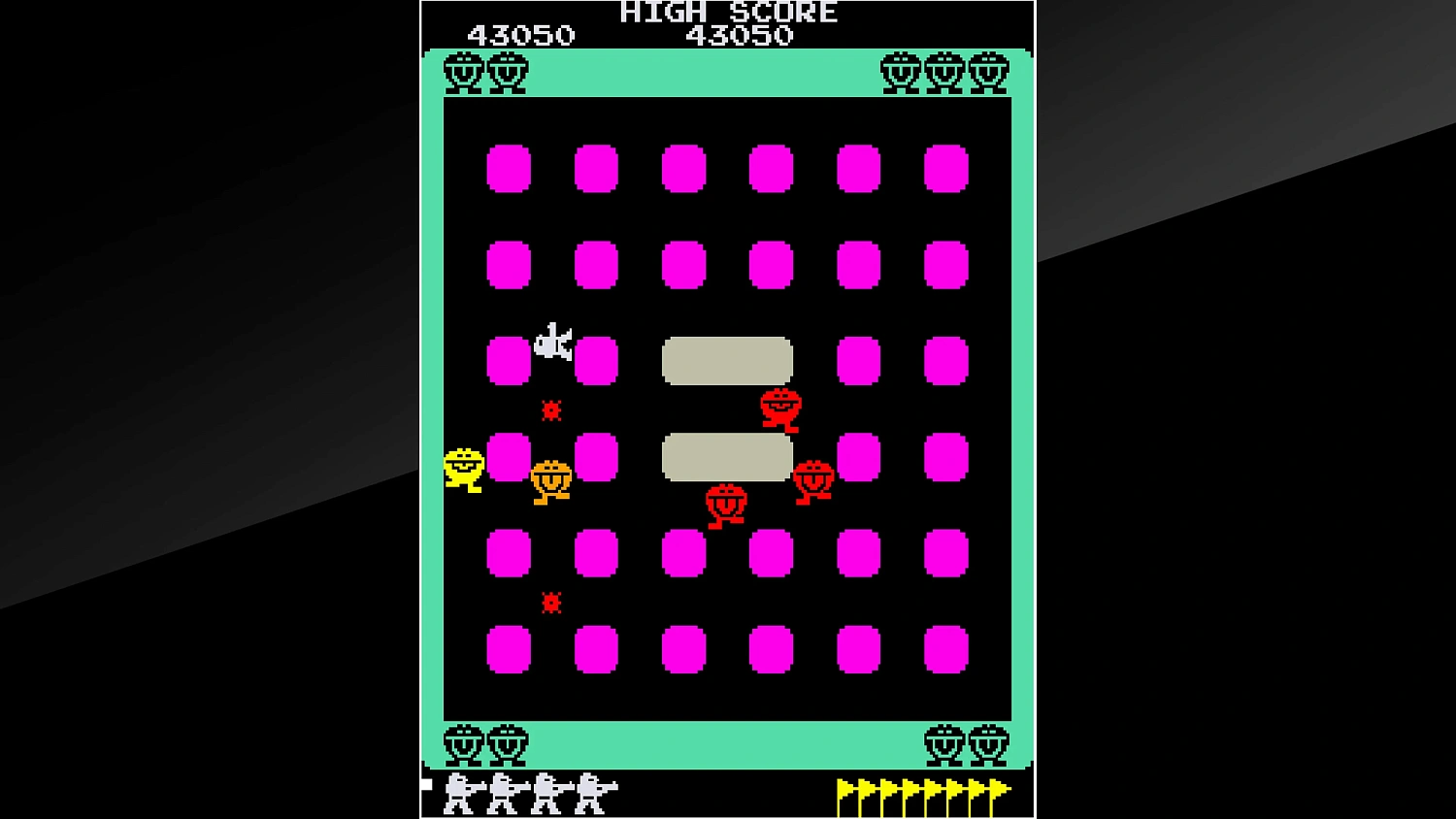Click the red monster above the lower gray capsule

pos(779,408)
